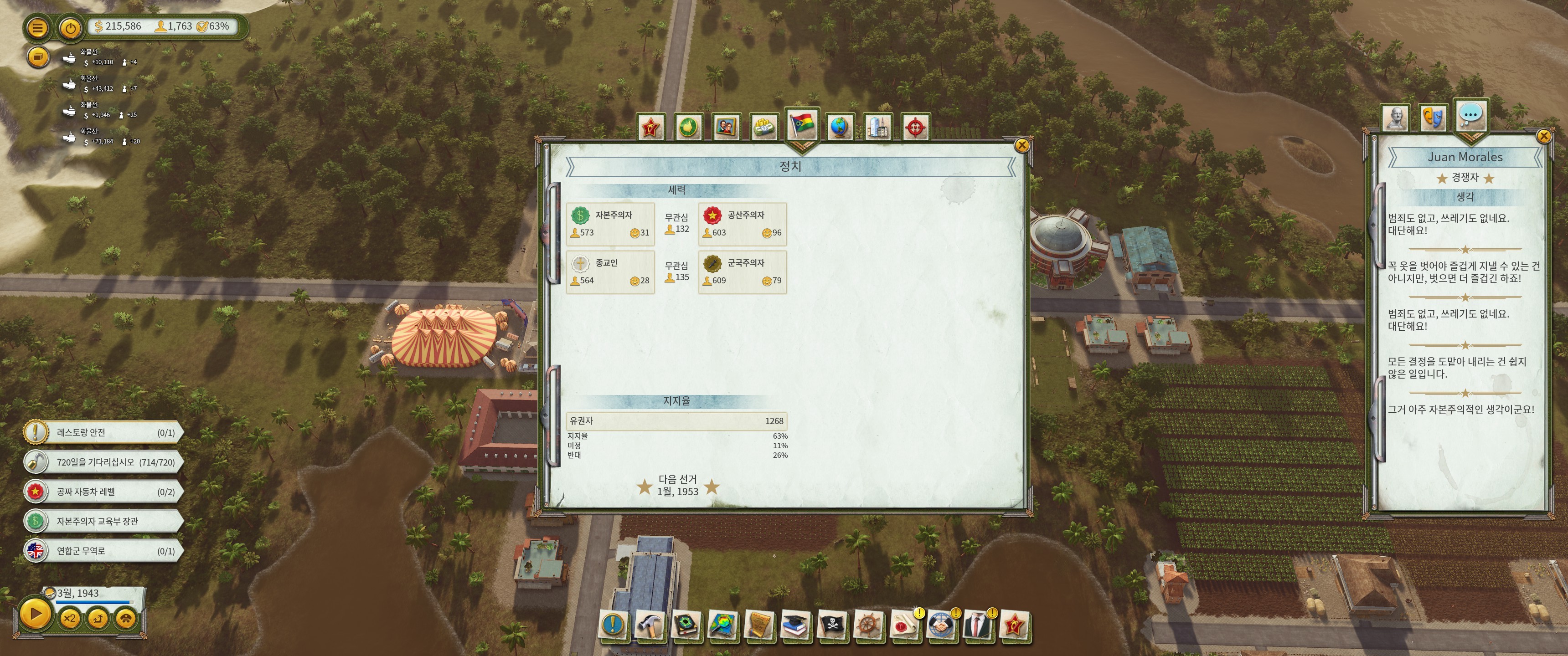
Task: Close the 정치 politics panel
Action: pos(1022,145)
